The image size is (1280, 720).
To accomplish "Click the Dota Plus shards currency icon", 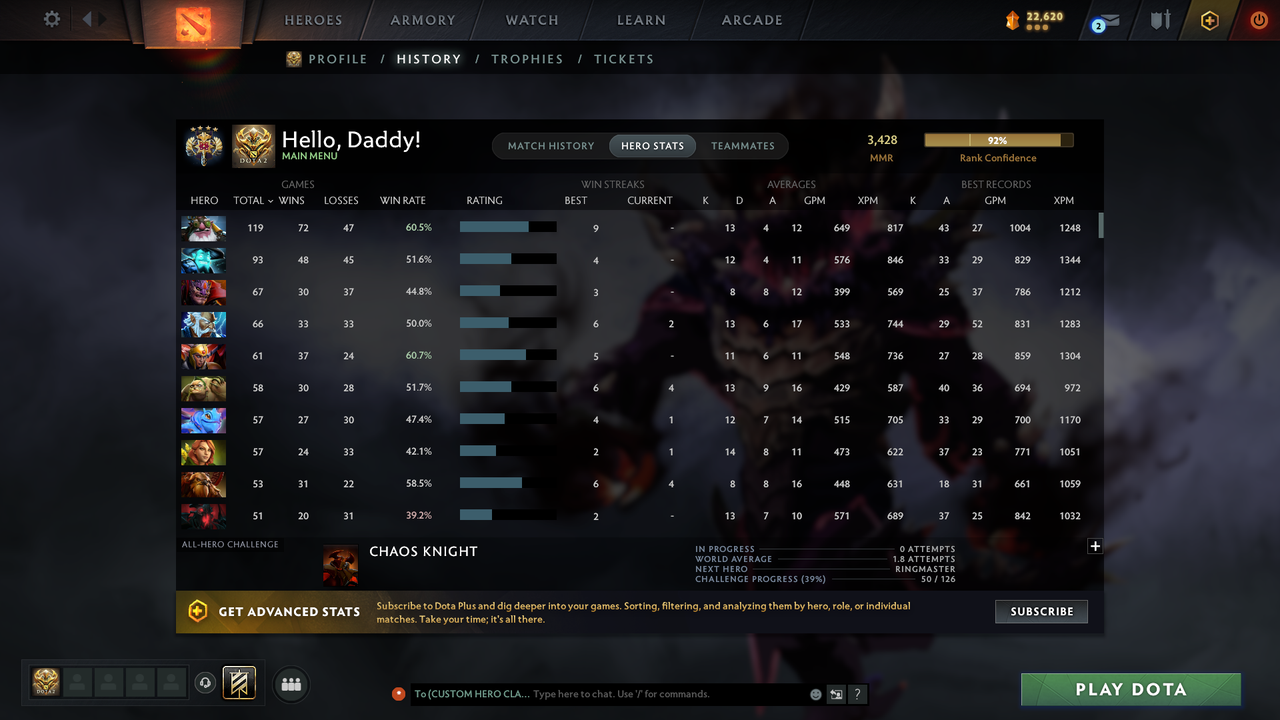I will tap(1012, 18).
